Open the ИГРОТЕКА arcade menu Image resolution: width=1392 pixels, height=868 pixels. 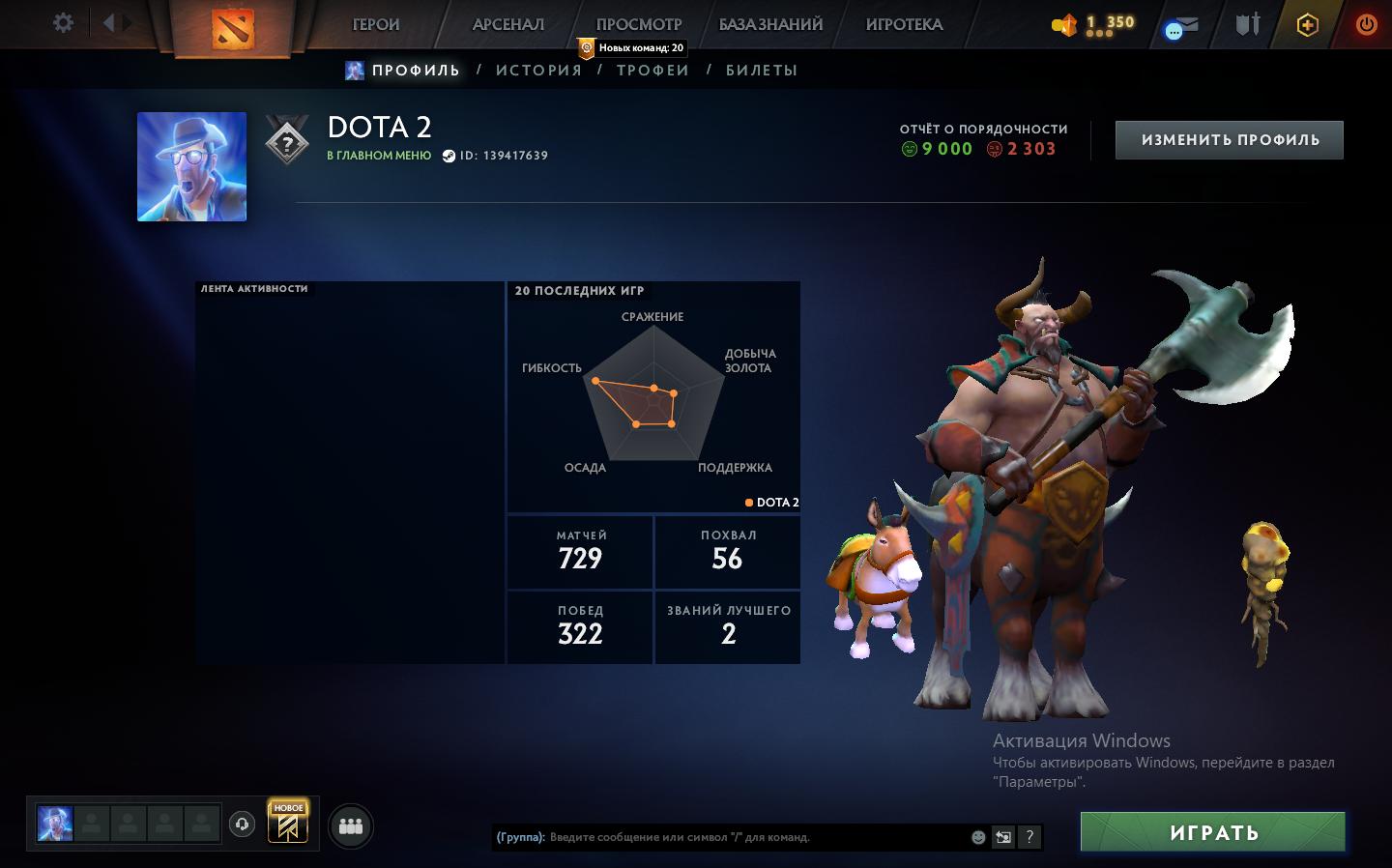point(904,25)
